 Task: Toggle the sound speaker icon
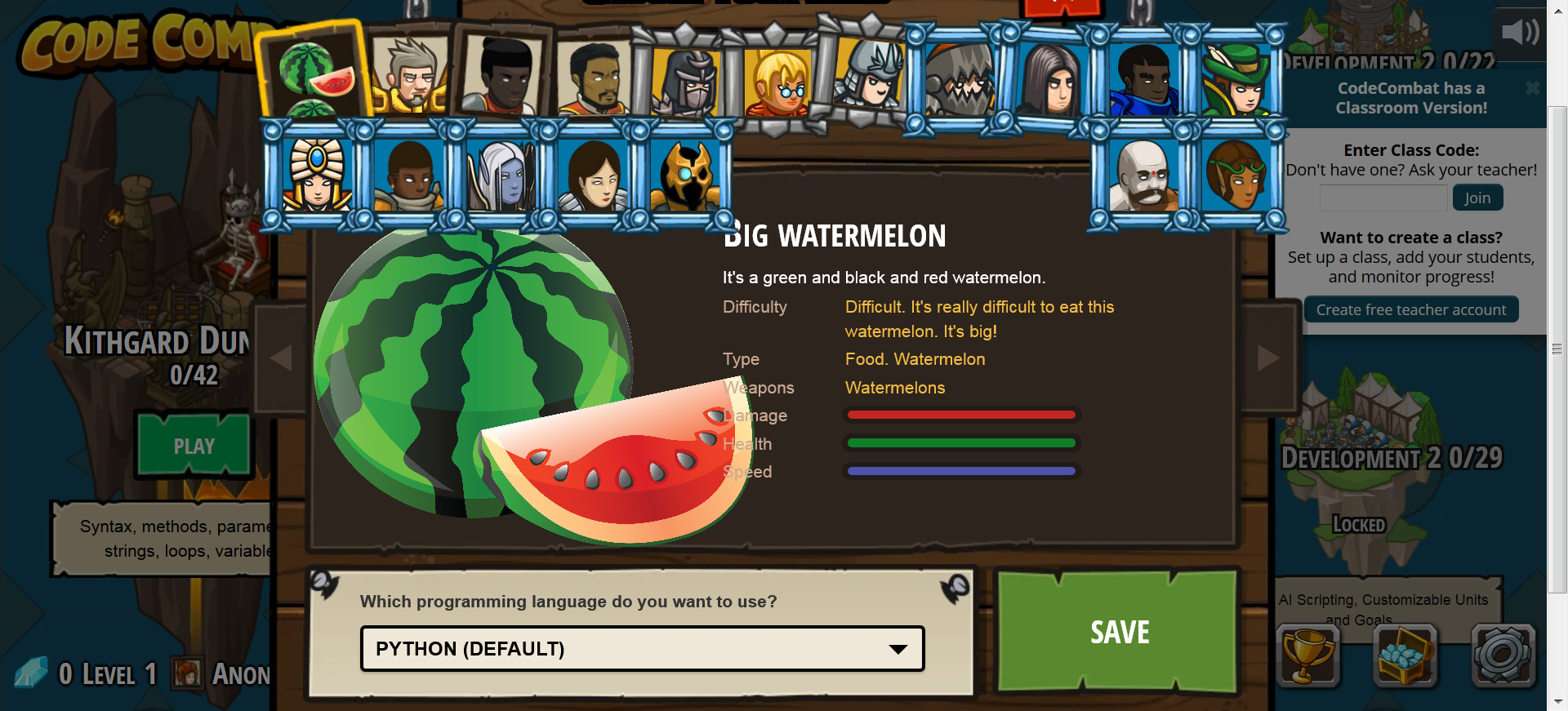[1519, 33]
